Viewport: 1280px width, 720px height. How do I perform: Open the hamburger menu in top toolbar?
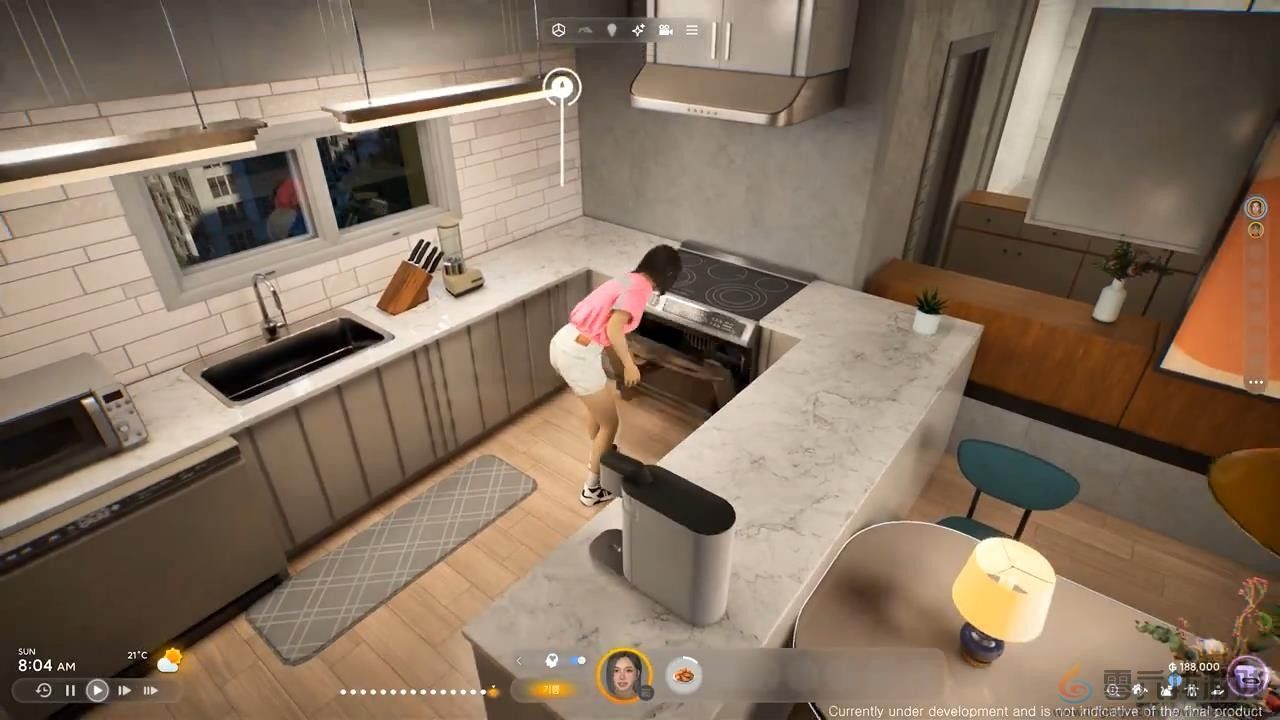[x=692, y=30]
